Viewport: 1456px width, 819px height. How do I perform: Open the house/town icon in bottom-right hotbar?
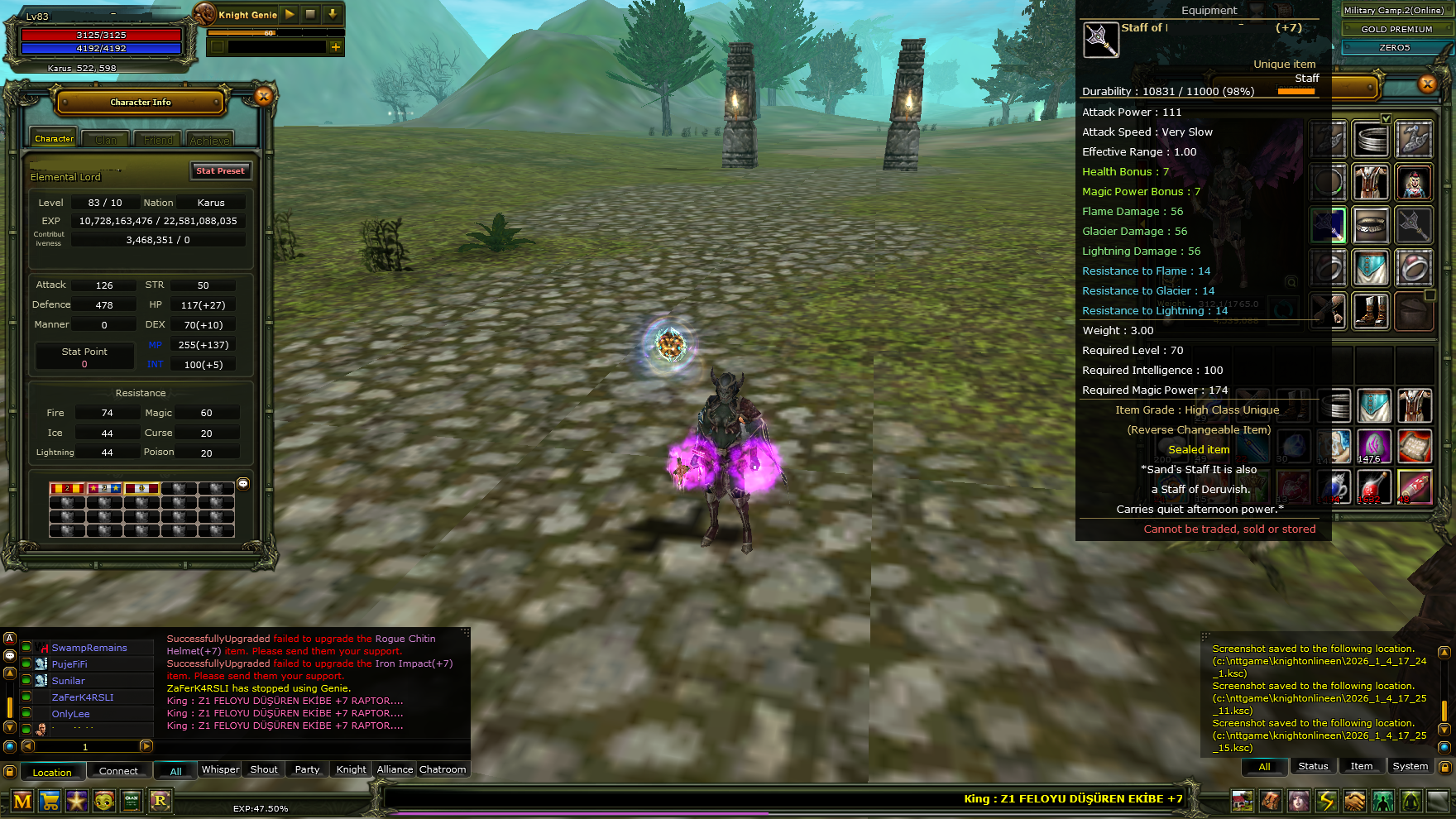click(1243, 800)
